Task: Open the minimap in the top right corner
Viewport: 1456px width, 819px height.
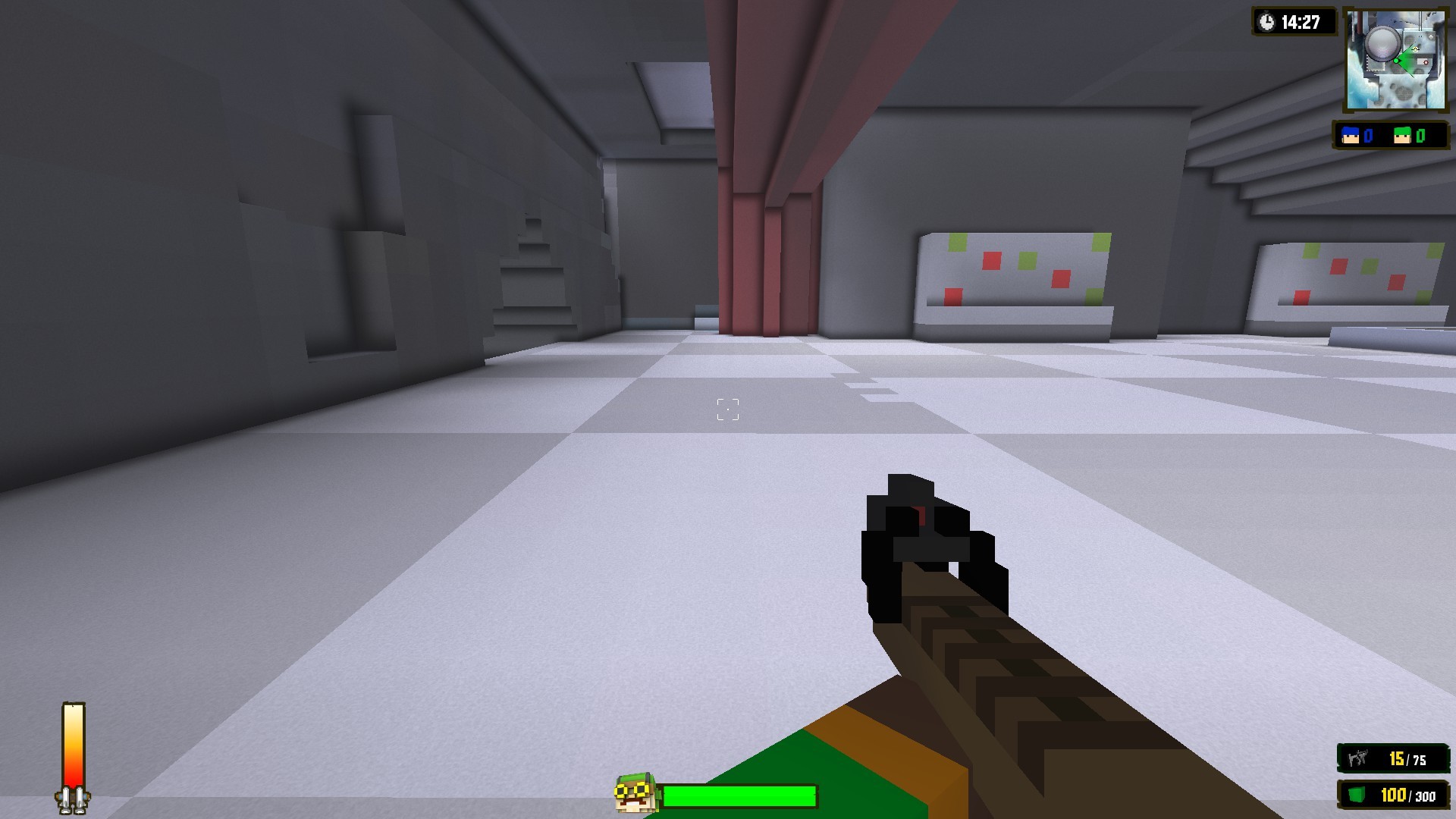Action: pyautogui.click(x=1395, y=59)
